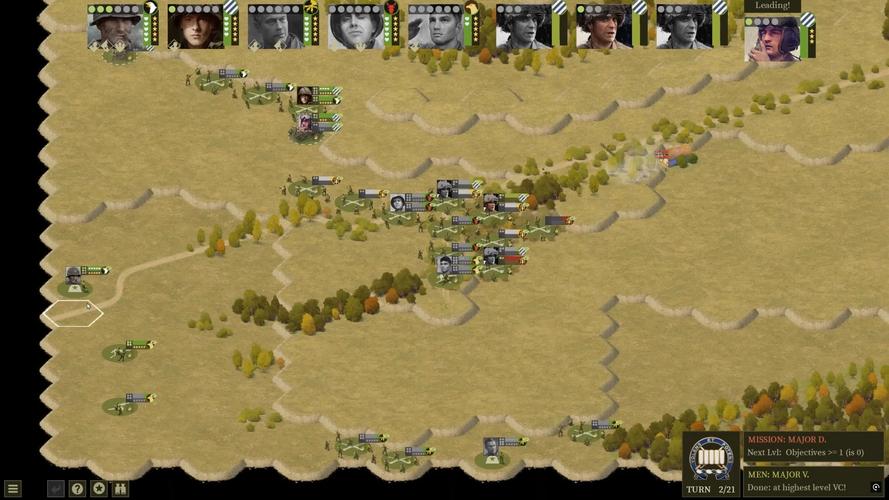This screenshot has width=889, height=500.
Task: Select the first commander portrait in the roster
Action: coord(115,26)
